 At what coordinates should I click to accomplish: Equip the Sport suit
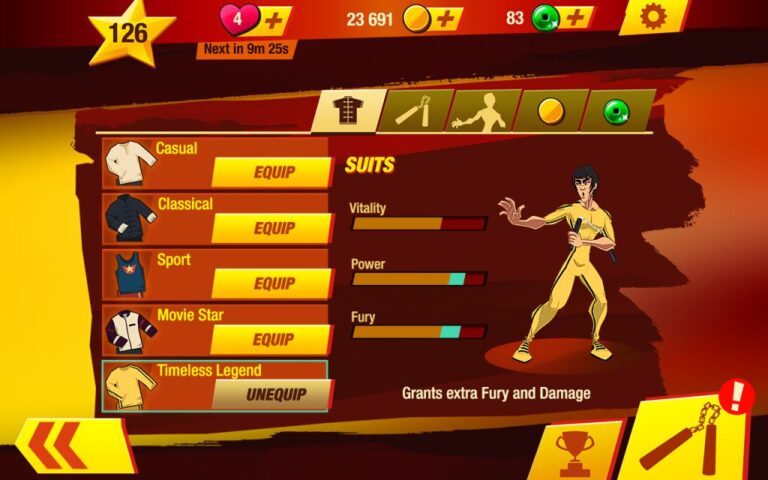click(x=272, y=284)
